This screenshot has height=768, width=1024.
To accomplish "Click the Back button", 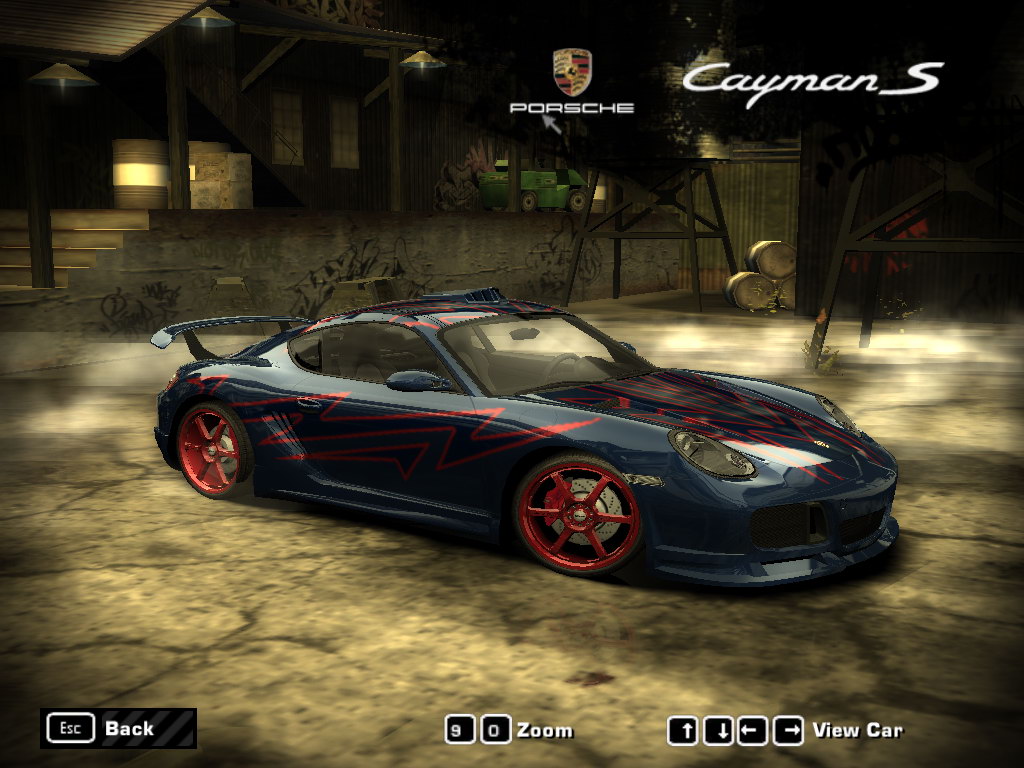I will [x=118, y=728].
